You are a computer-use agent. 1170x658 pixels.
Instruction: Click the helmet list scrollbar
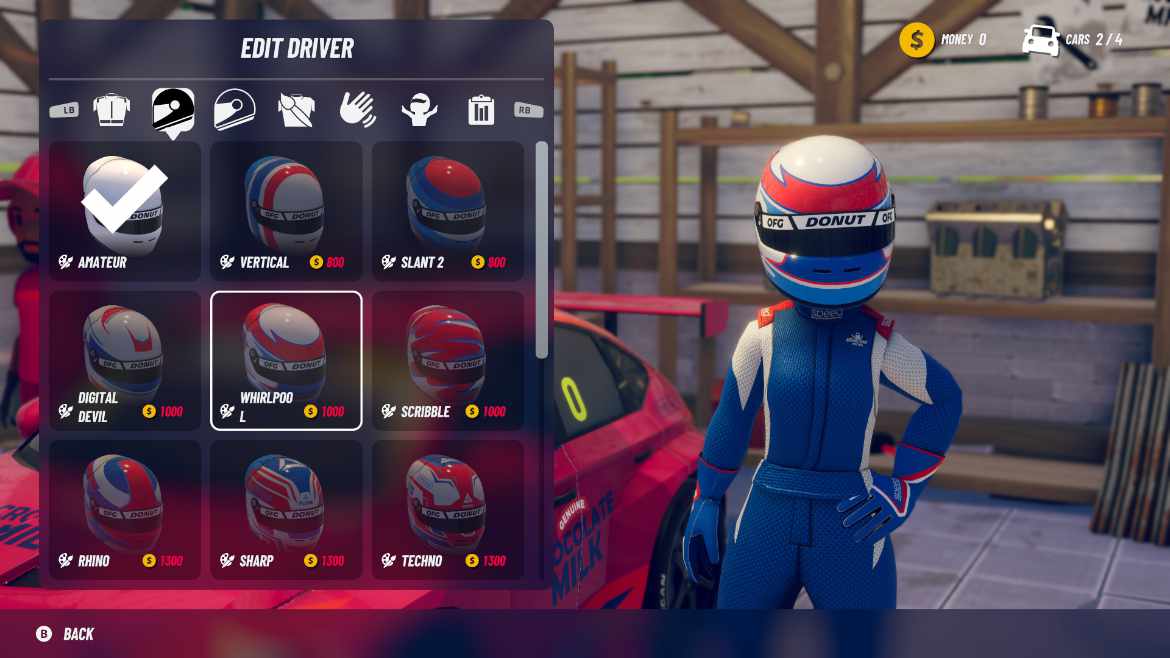tap(542, 250)
